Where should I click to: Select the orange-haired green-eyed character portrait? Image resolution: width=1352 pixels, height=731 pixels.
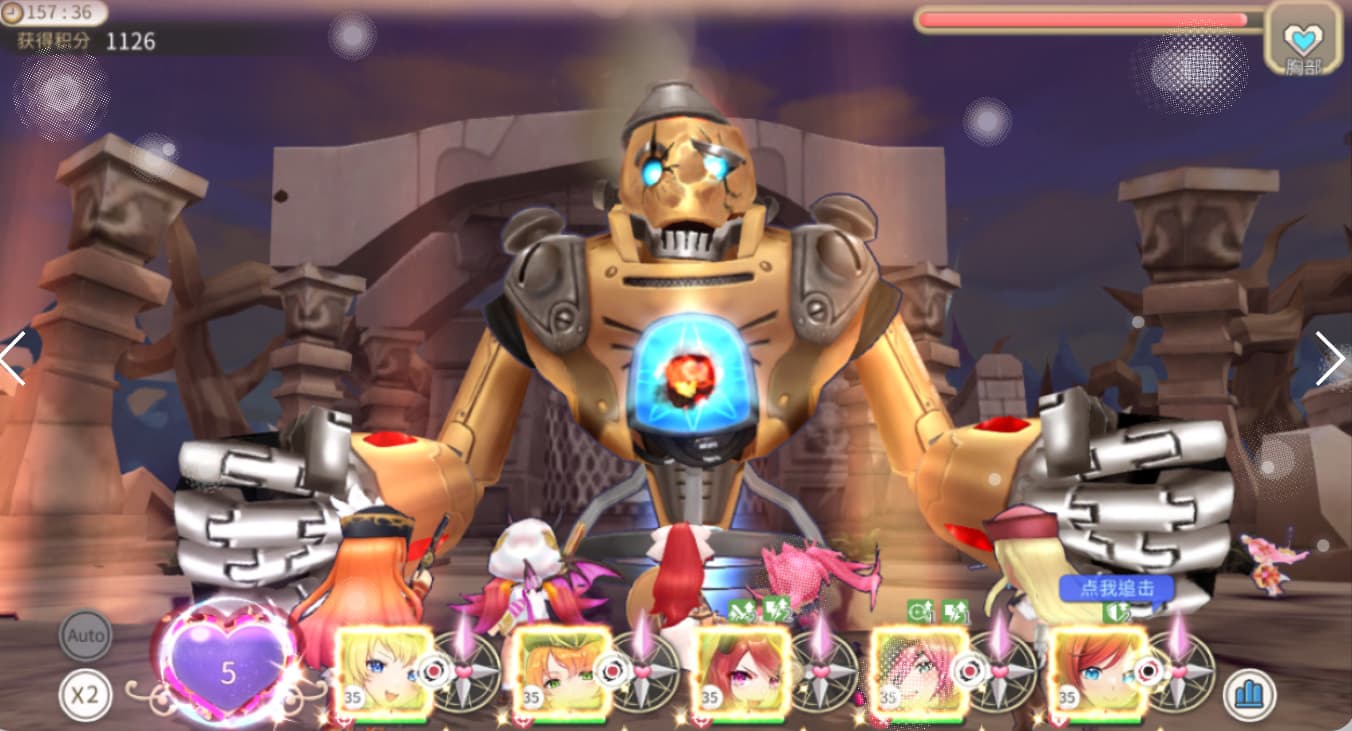pyautogui.click(x=562, y=672)
